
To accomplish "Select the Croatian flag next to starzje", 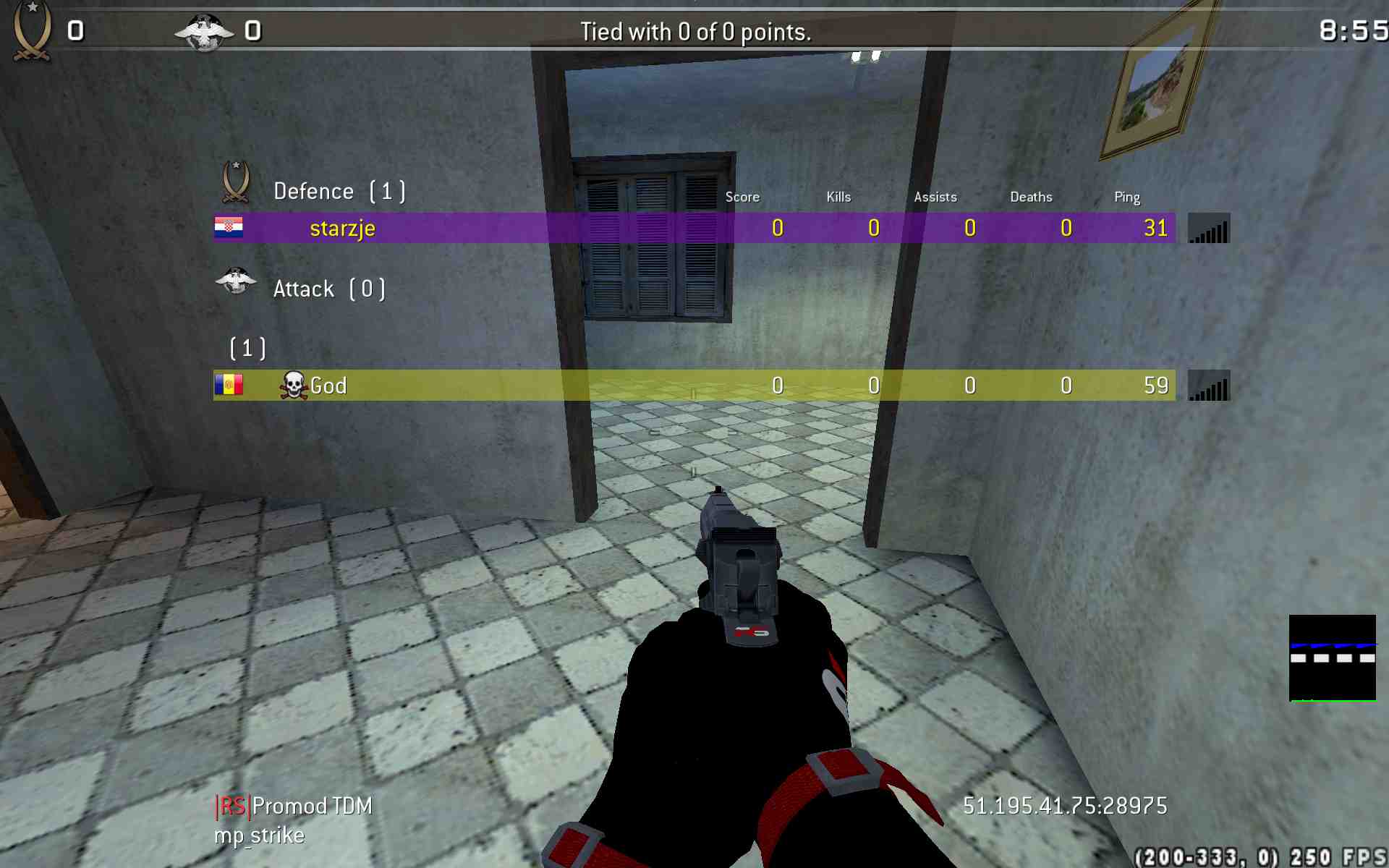I will coord(230,228).
